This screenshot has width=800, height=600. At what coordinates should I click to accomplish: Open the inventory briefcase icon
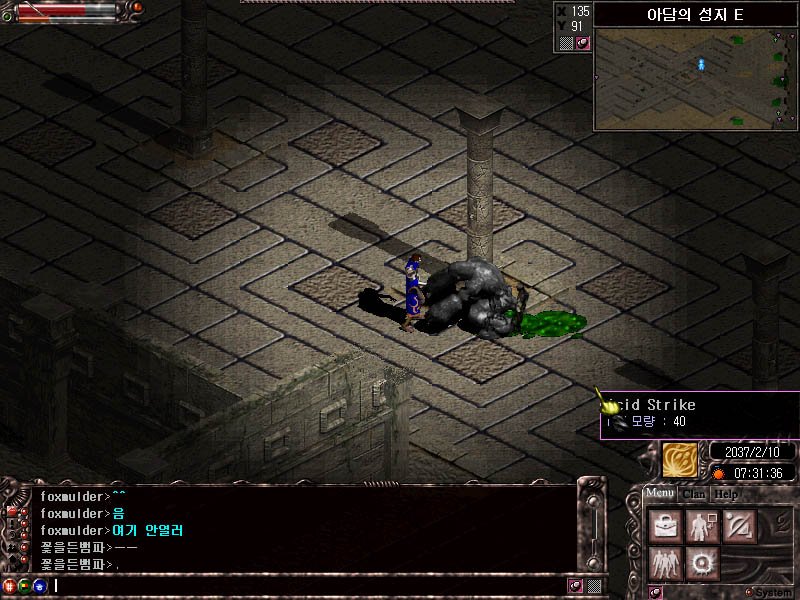[664, 526]
